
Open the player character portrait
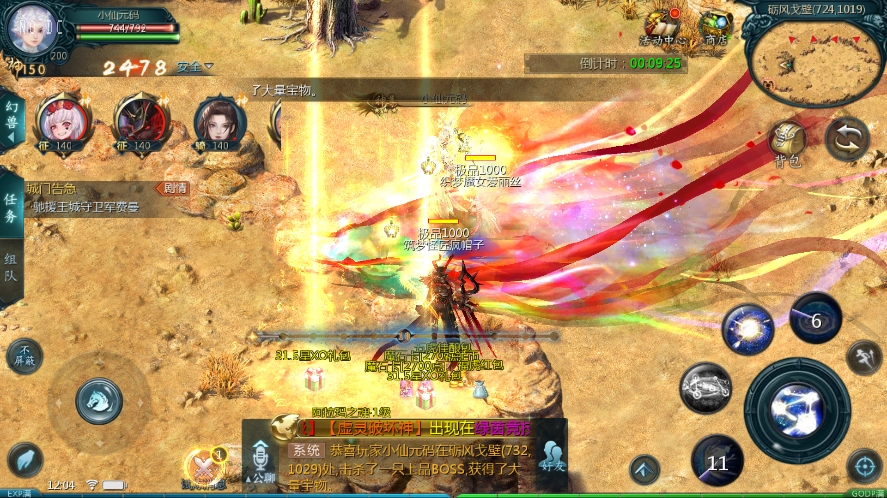click(x=28, y=28)
